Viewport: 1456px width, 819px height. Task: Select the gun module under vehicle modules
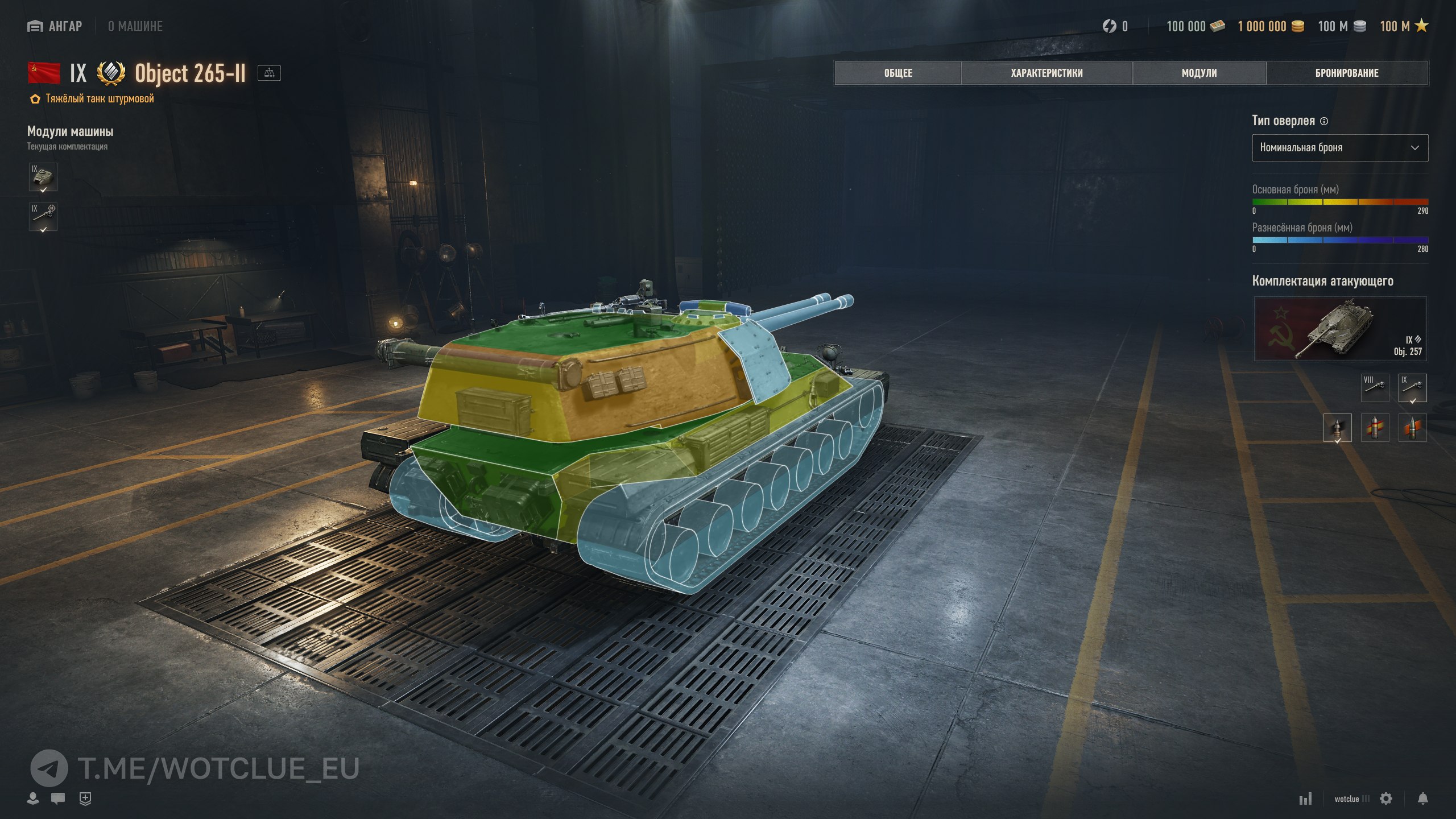(x=43, y=217)
